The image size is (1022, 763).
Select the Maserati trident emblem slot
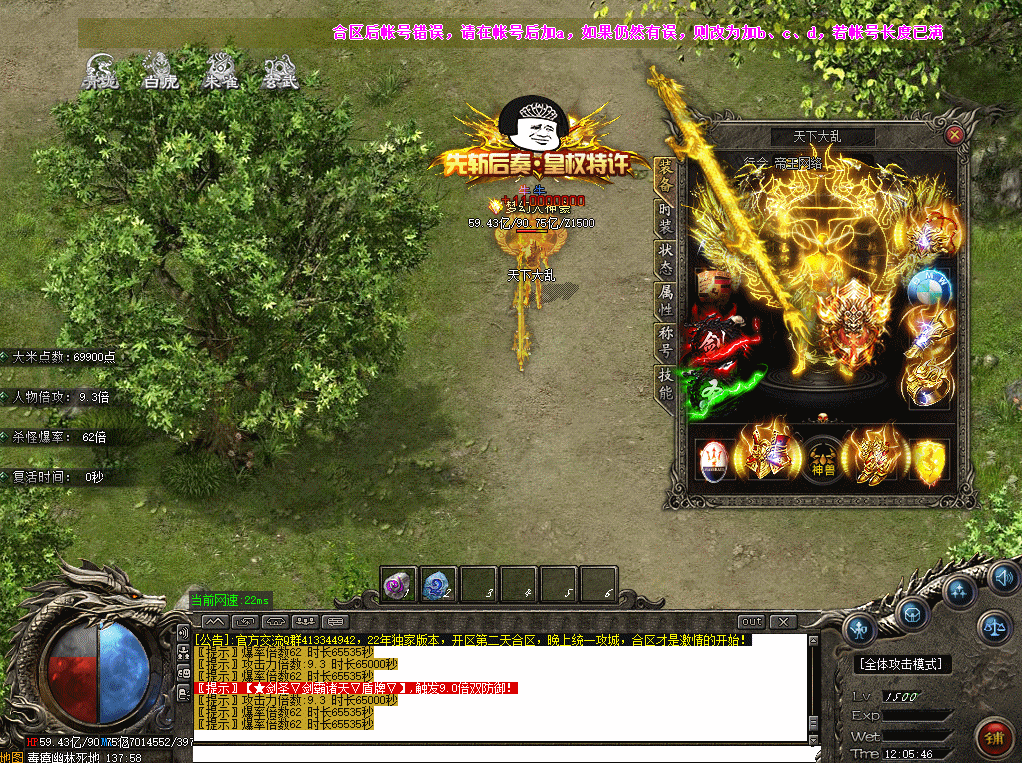(x=714, y=458)
